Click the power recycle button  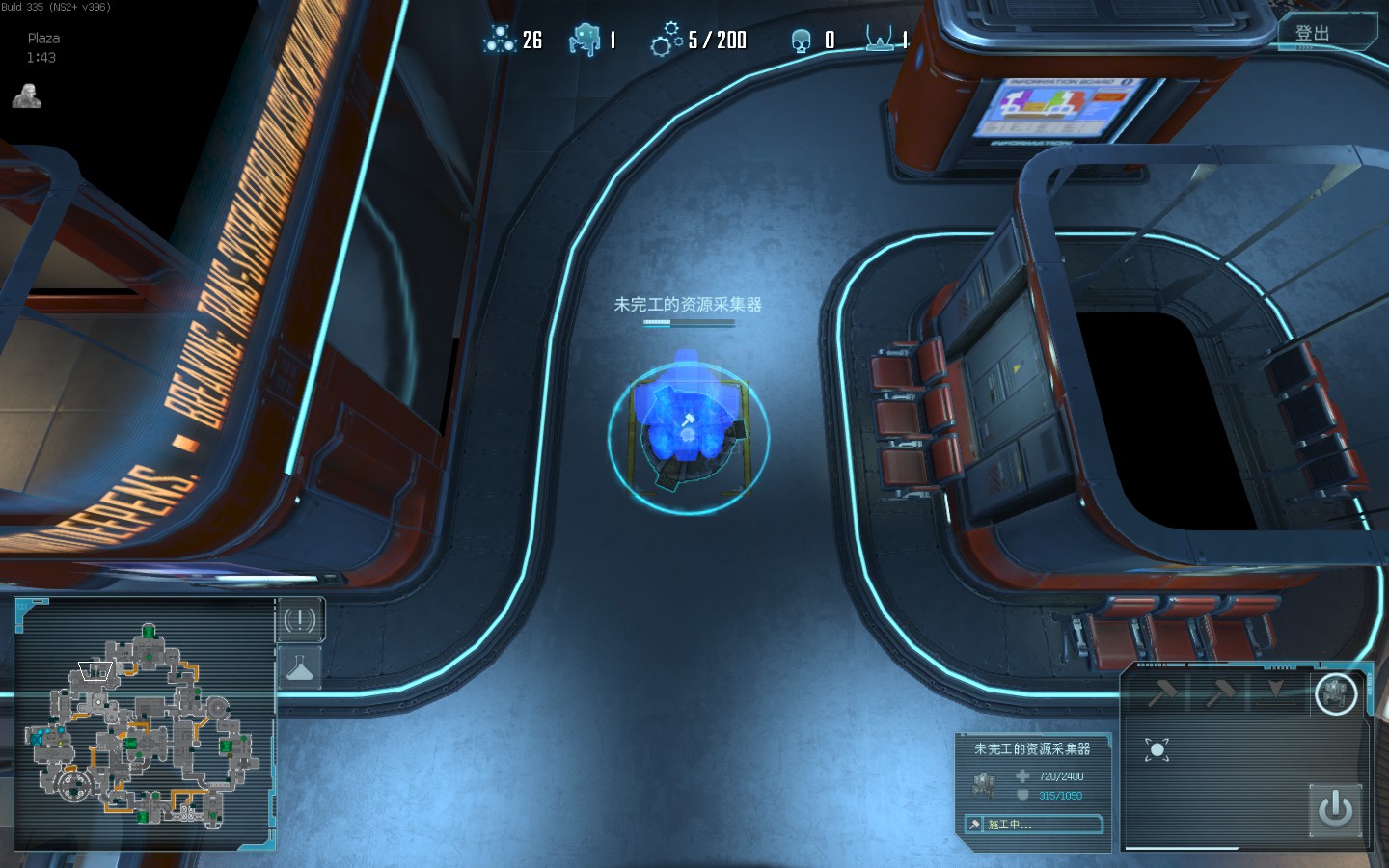(1335, 808)
